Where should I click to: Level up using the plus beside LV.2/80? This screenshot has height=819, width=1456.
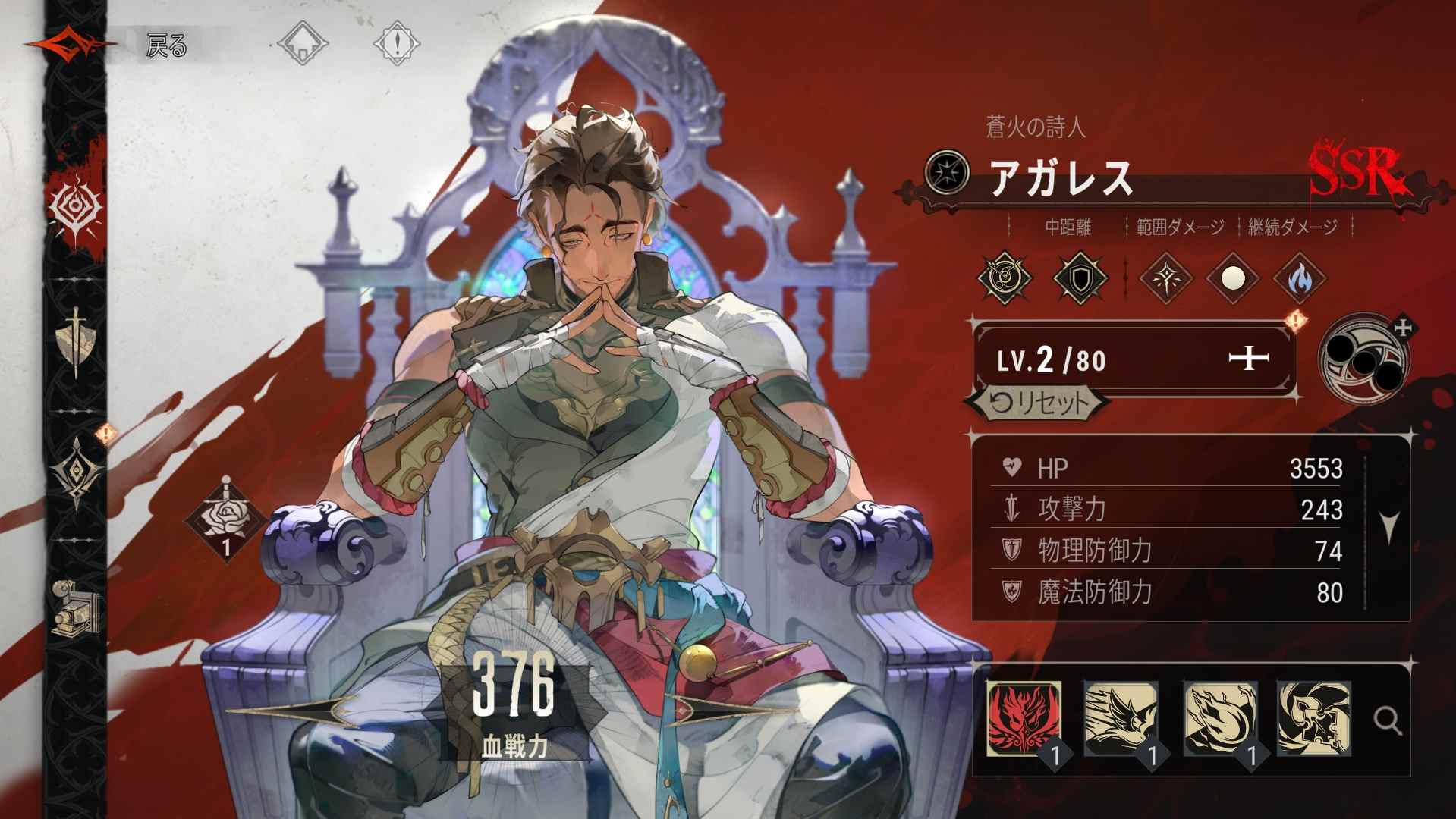(1248, 358)
